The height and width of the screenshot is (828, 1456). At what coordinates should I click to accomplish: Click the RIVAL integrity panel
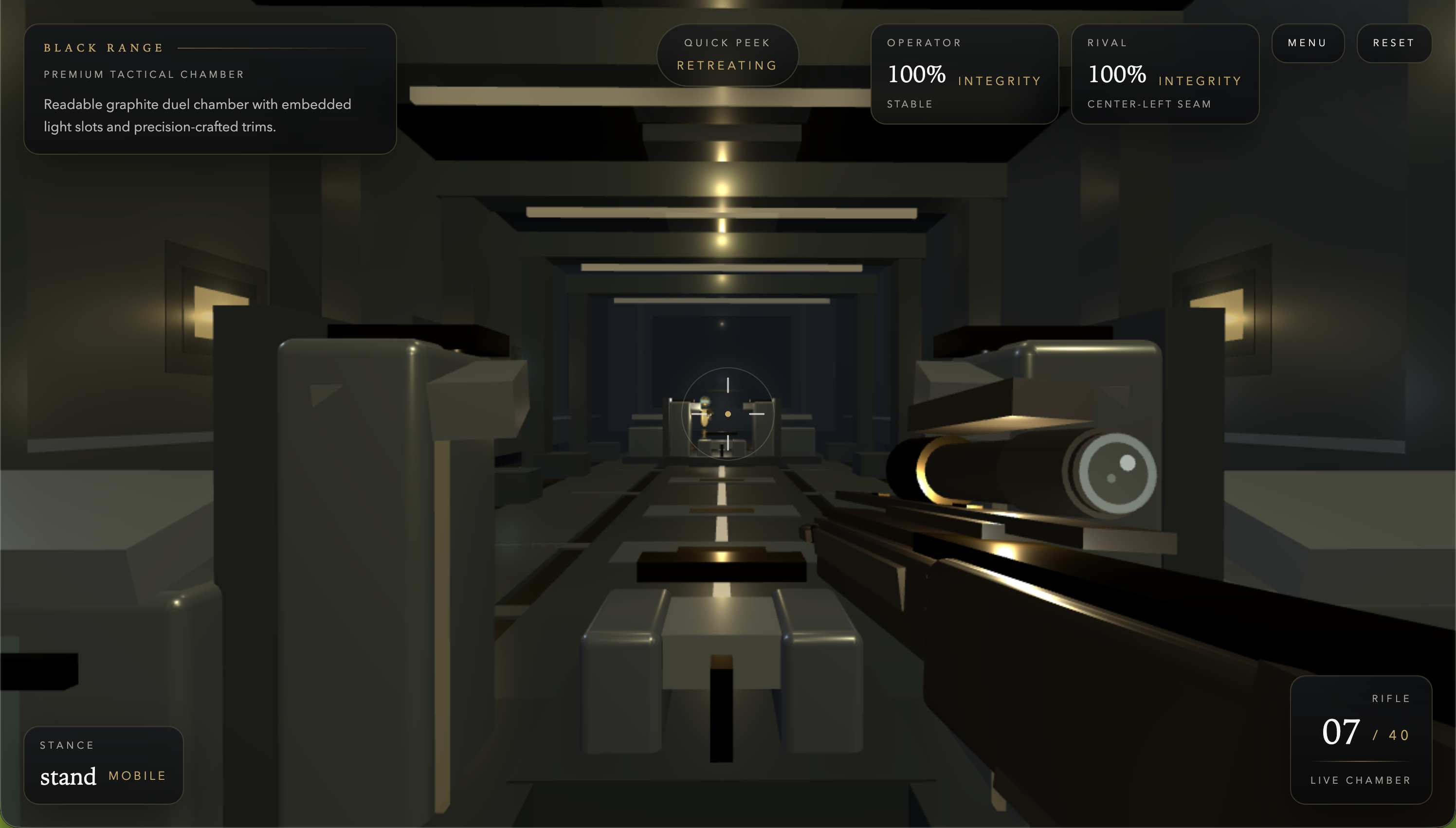click(x=1165, y=74)
